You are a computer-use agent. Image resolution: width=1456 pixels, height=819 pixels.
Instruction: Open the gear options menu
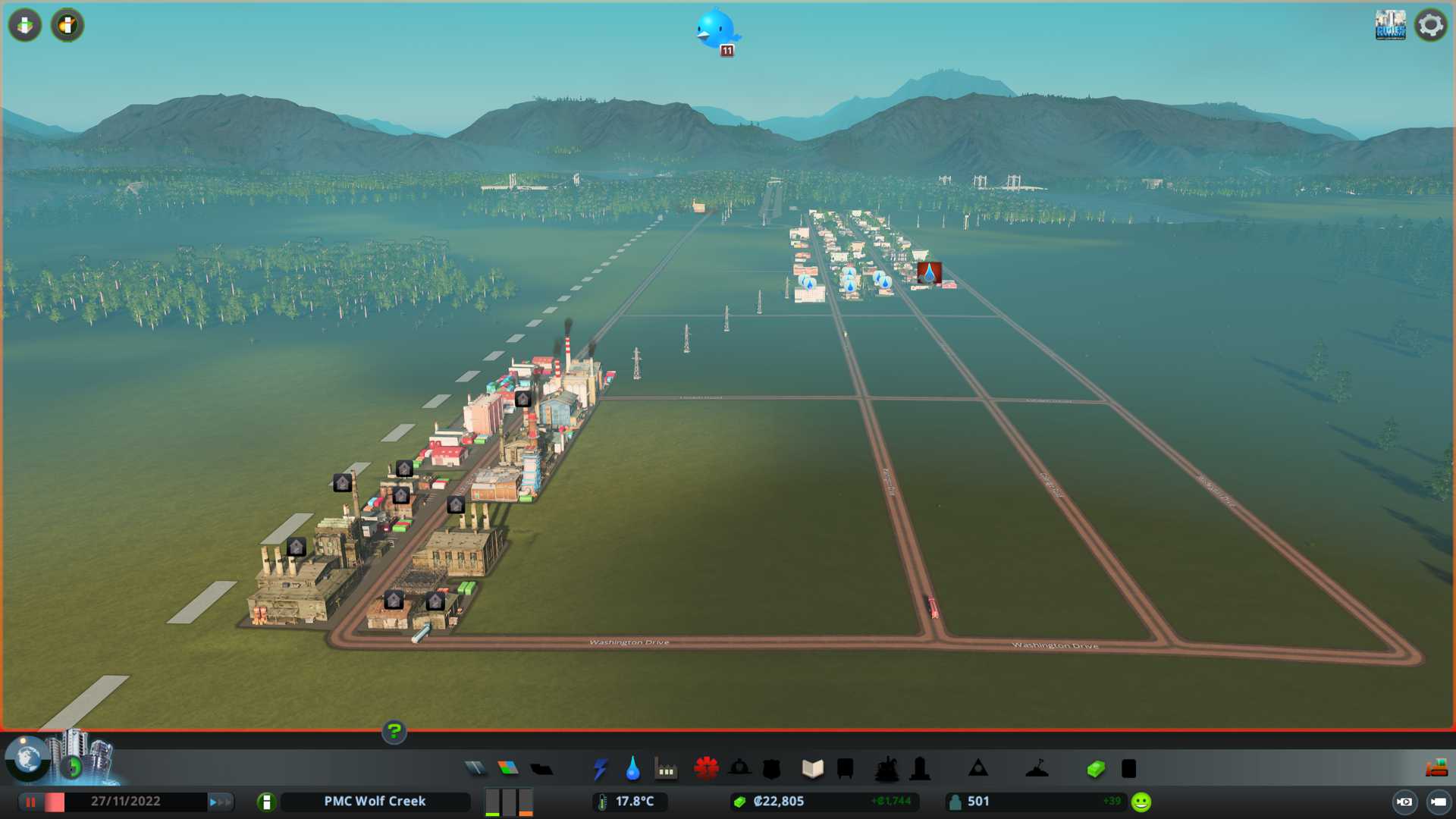[x=1431, y=25]
